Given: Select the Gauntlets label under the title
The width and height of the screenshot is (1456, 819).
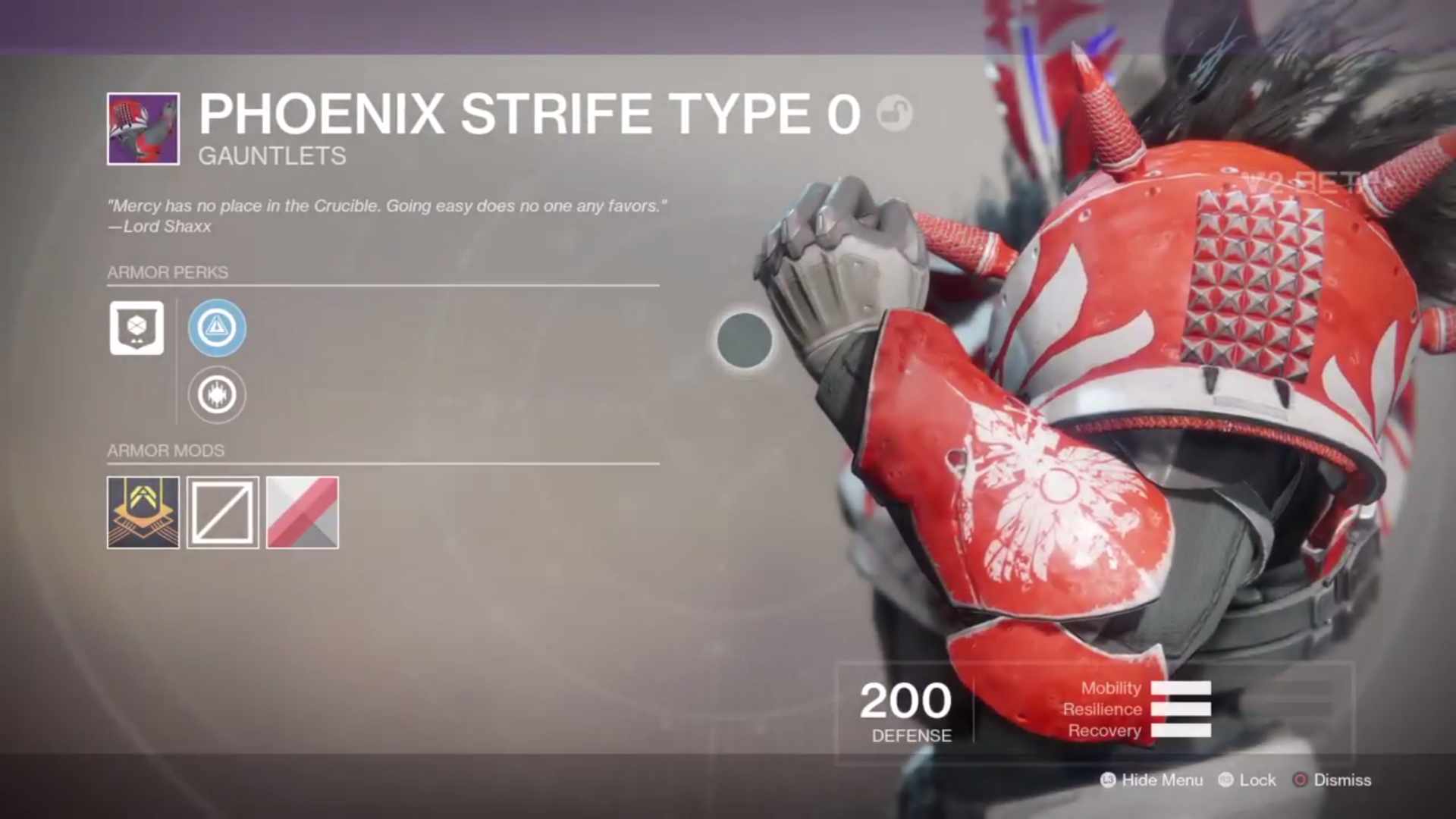Looking at the screenshot, I should pyautogui.click(x=272, y=156).
